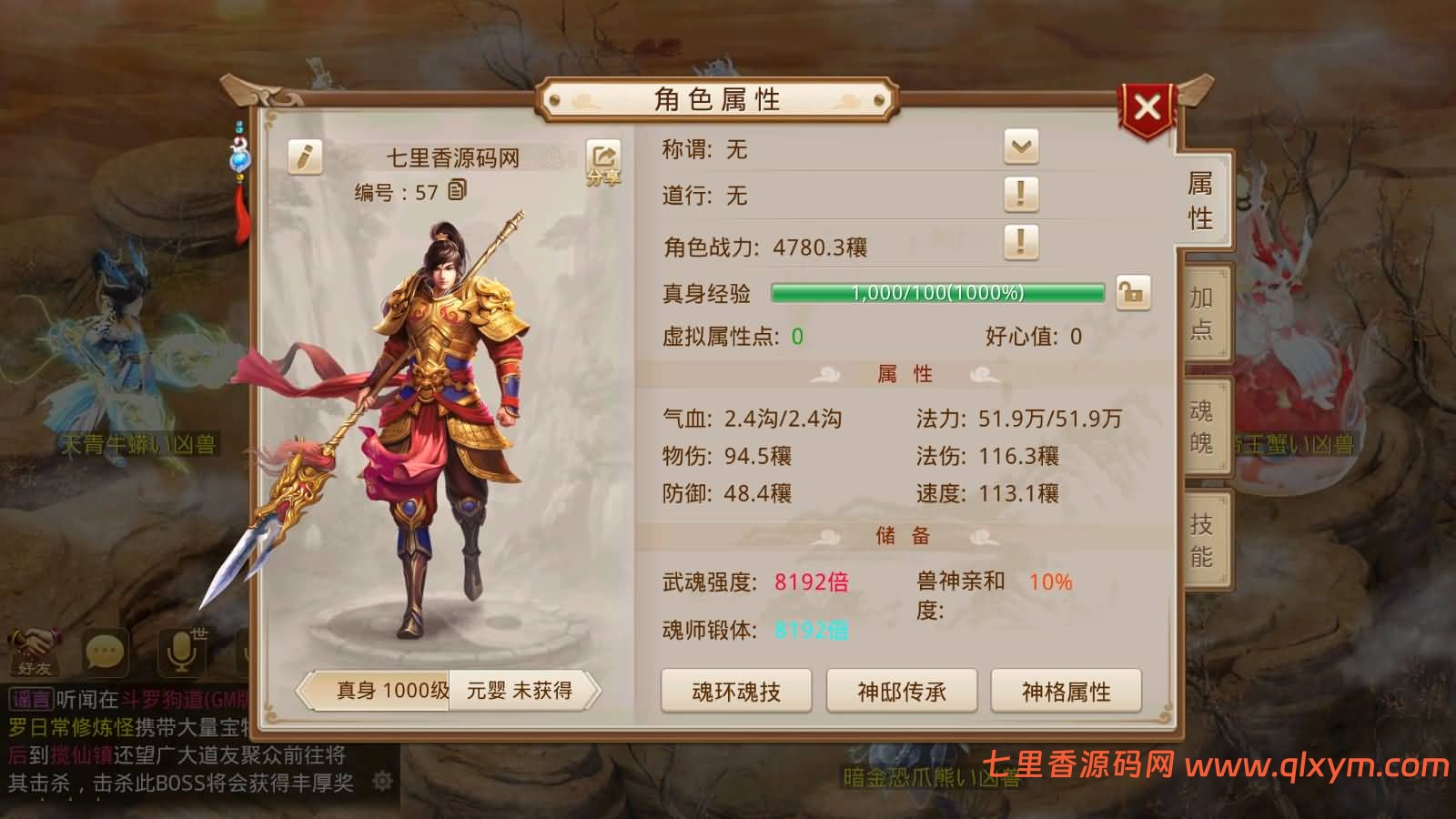Viewport: 1456px width, 819px height.
Task: Click the exclamation icon beside 角色战力
Action: [1021, 244]
